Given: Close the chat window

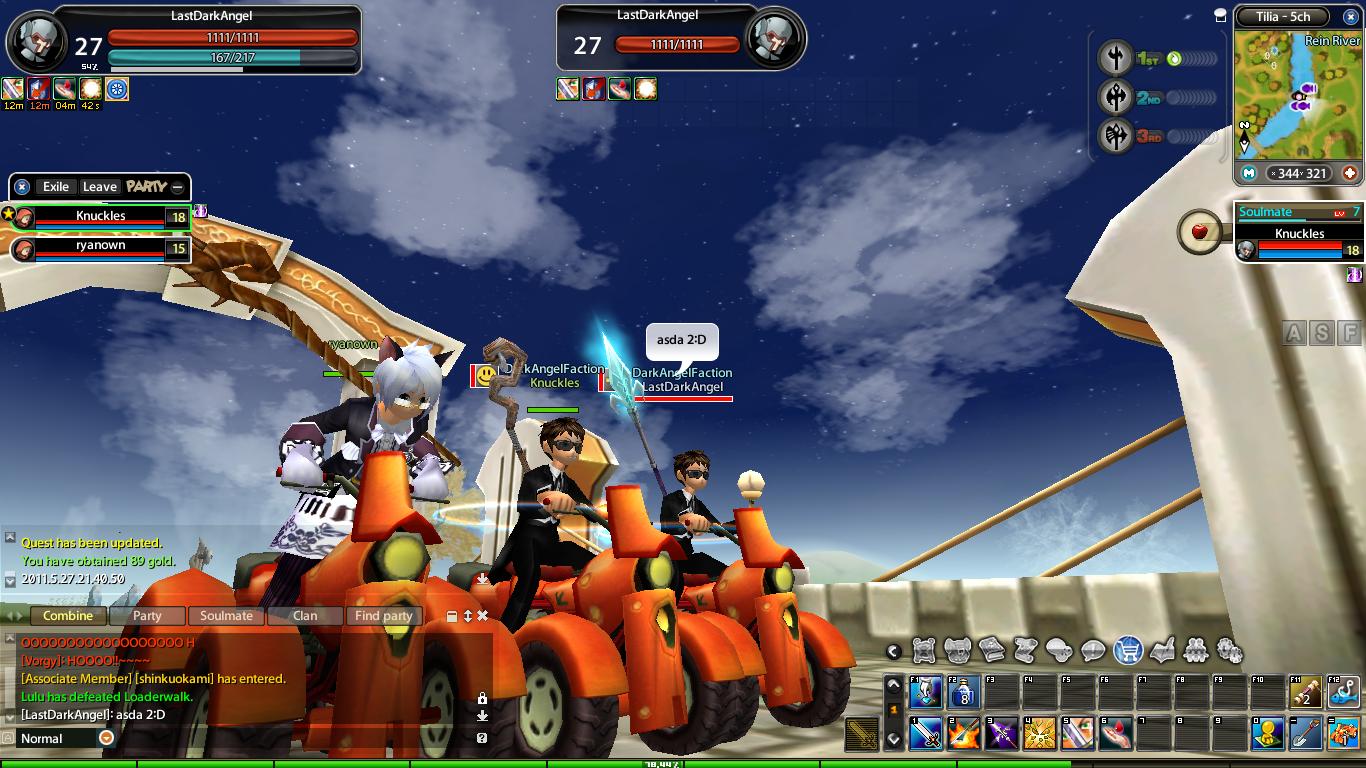Looking at the screenshot, I should 482,616.
